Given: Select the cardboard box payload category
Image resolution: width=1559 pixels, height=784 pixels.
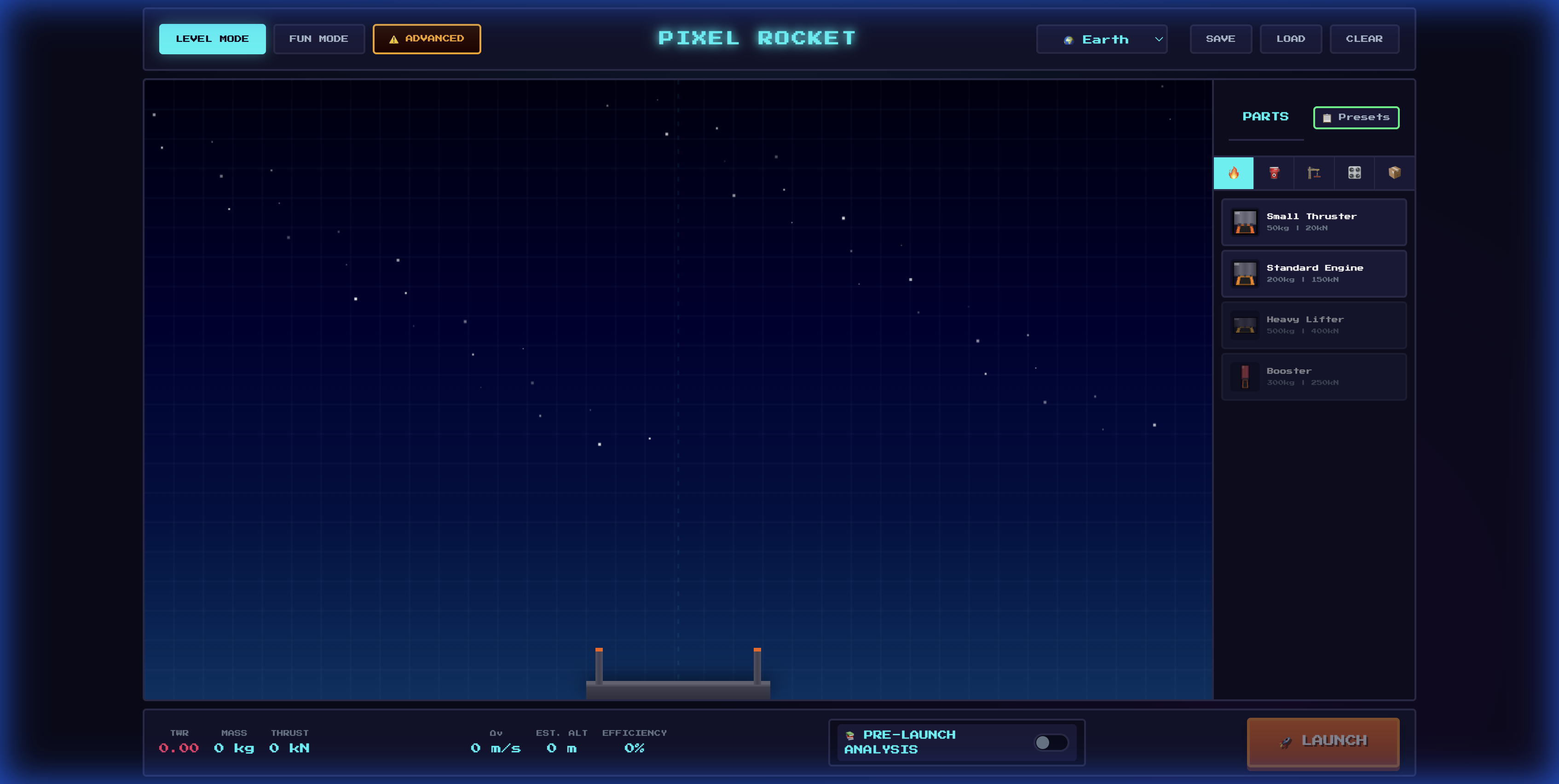Looking at the screenshot, I should pos(1394,173).
